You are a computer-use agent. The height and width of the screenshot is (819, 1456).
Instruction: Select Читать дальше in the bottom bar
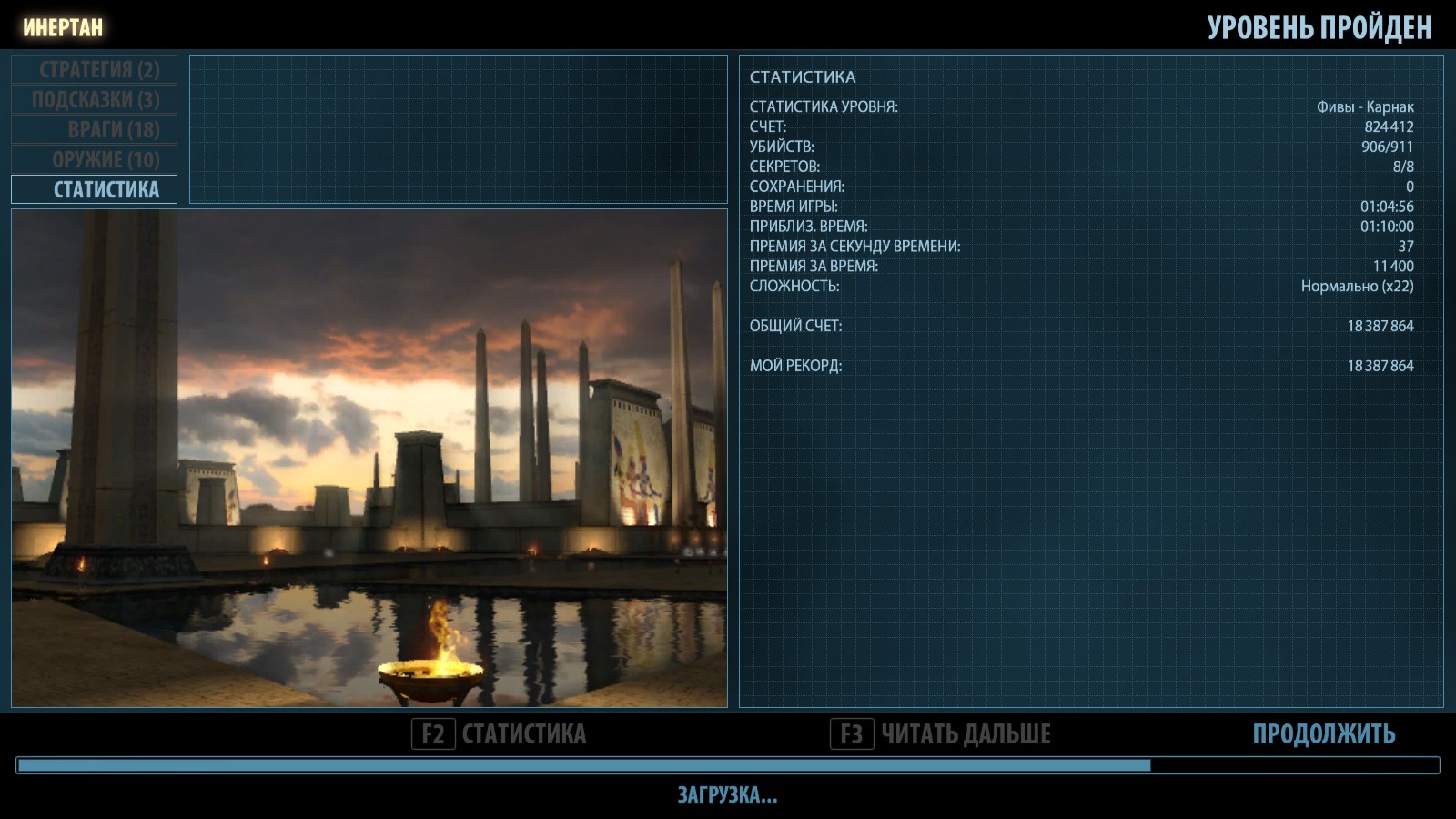[x=941, y=734]
